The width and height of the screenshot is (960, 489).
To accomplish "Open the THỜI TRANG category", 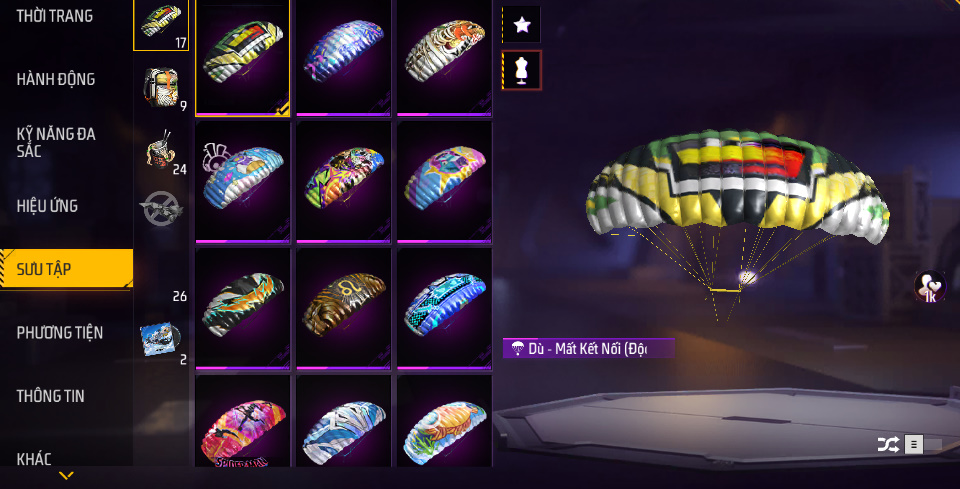I will (x=55, y=16).
